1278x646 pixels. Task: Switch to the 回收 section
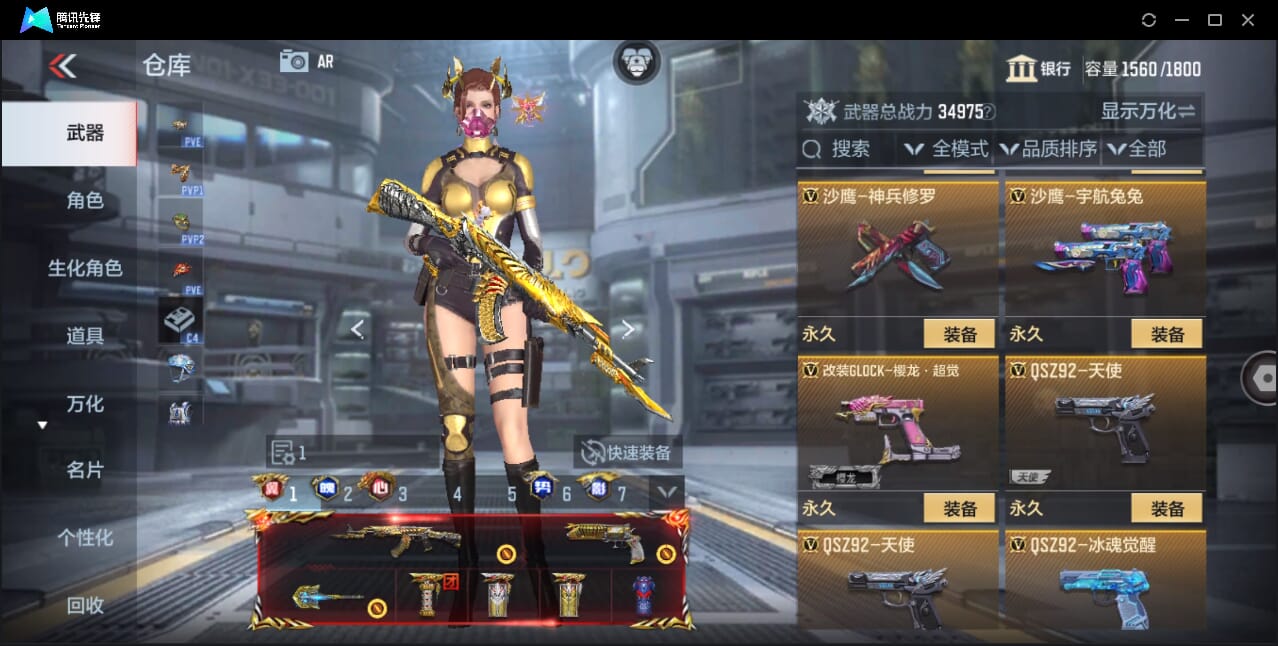[85, 605]
